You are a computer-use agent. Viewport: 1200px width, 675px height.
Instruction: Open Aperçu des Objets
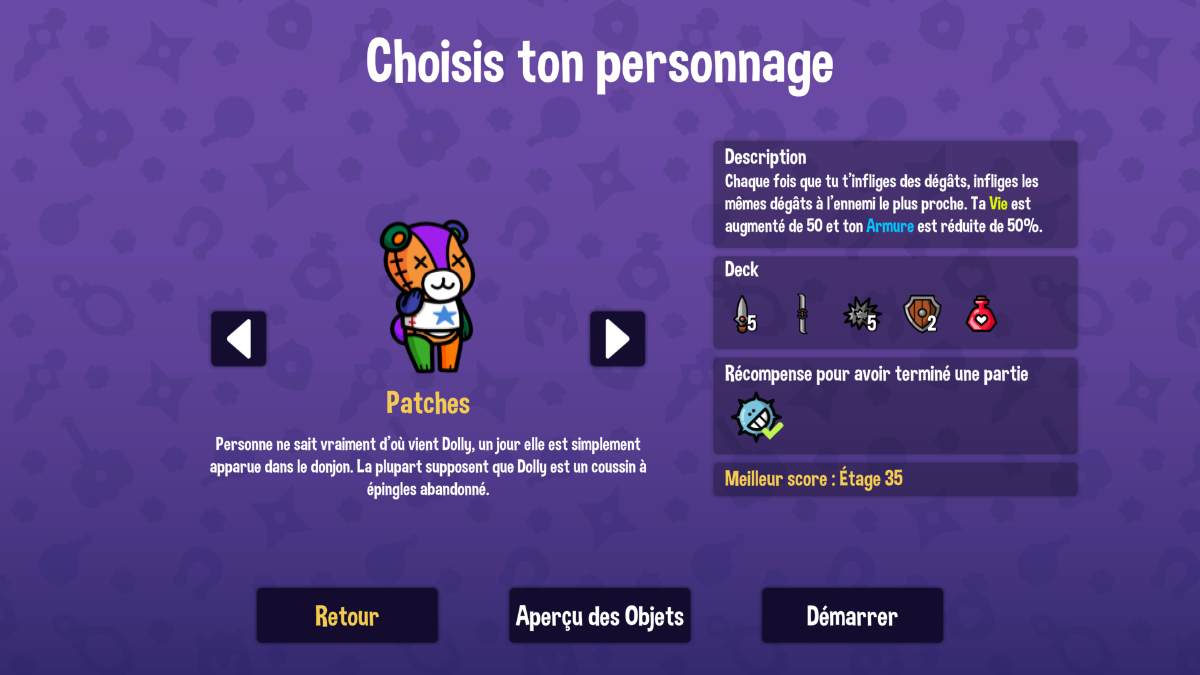pos(600,615)
